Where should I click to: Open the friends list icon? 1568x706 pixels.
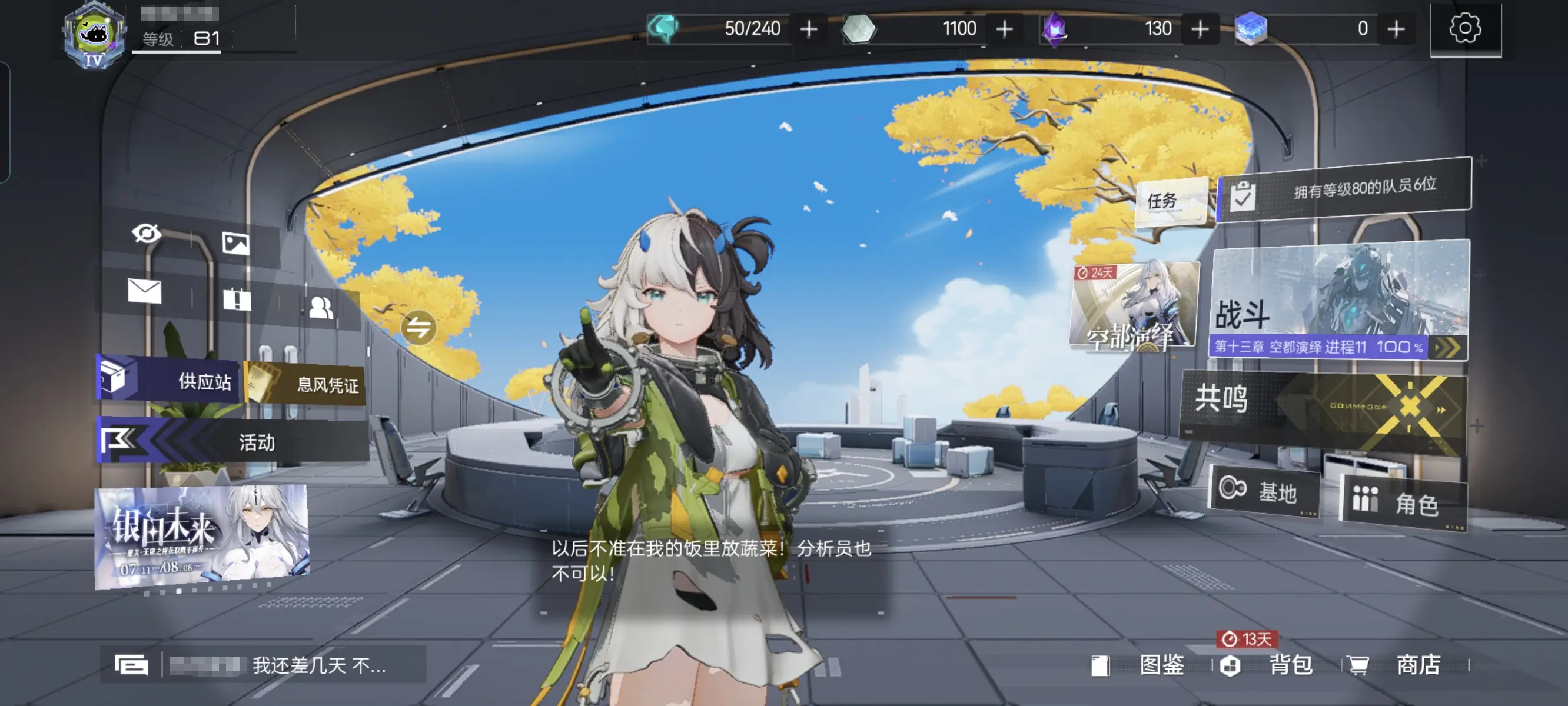click(321, 308)
